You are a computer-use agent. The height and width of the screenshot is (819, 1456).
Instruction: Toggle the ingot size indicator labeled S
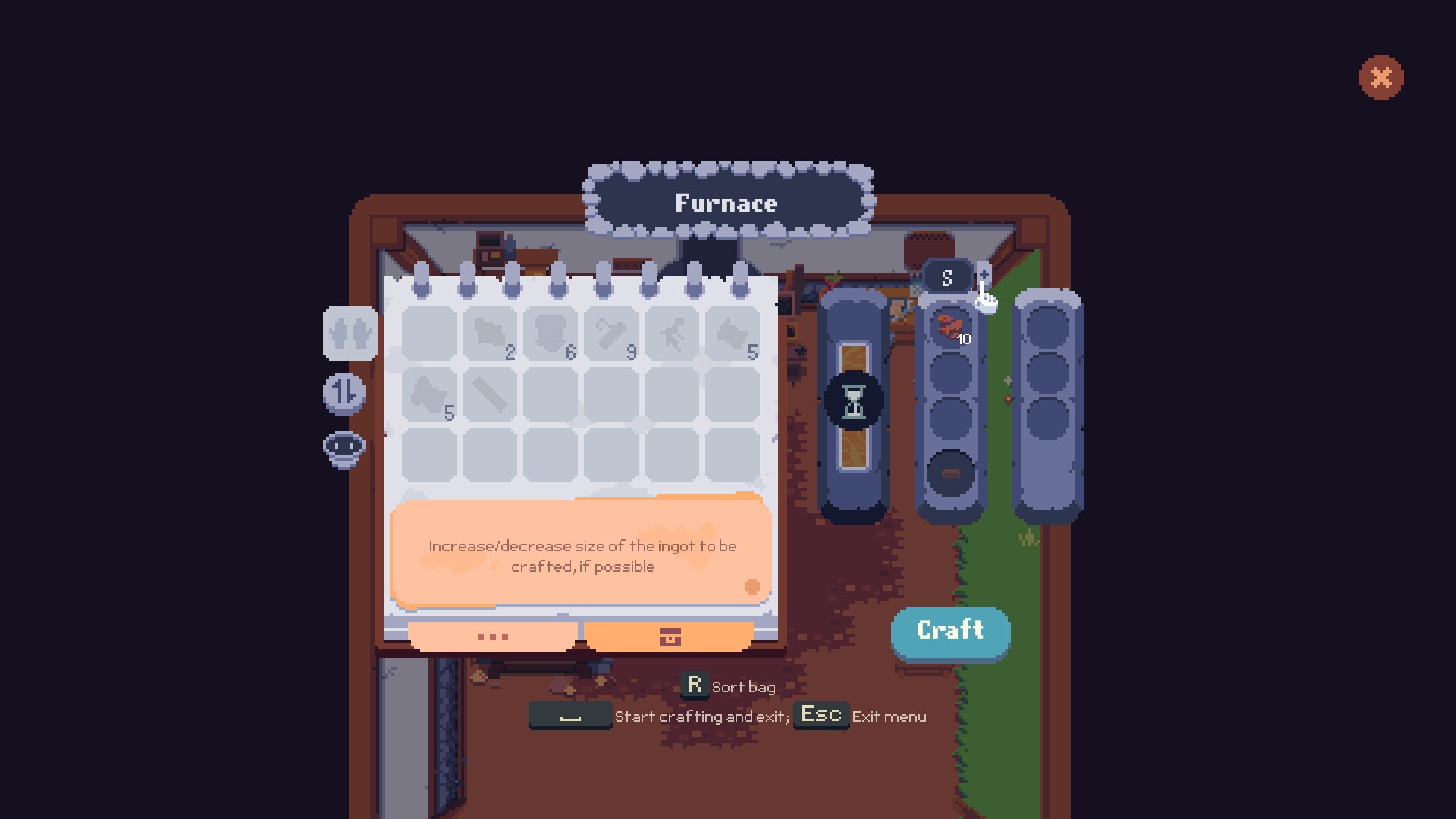coord(946,277)
